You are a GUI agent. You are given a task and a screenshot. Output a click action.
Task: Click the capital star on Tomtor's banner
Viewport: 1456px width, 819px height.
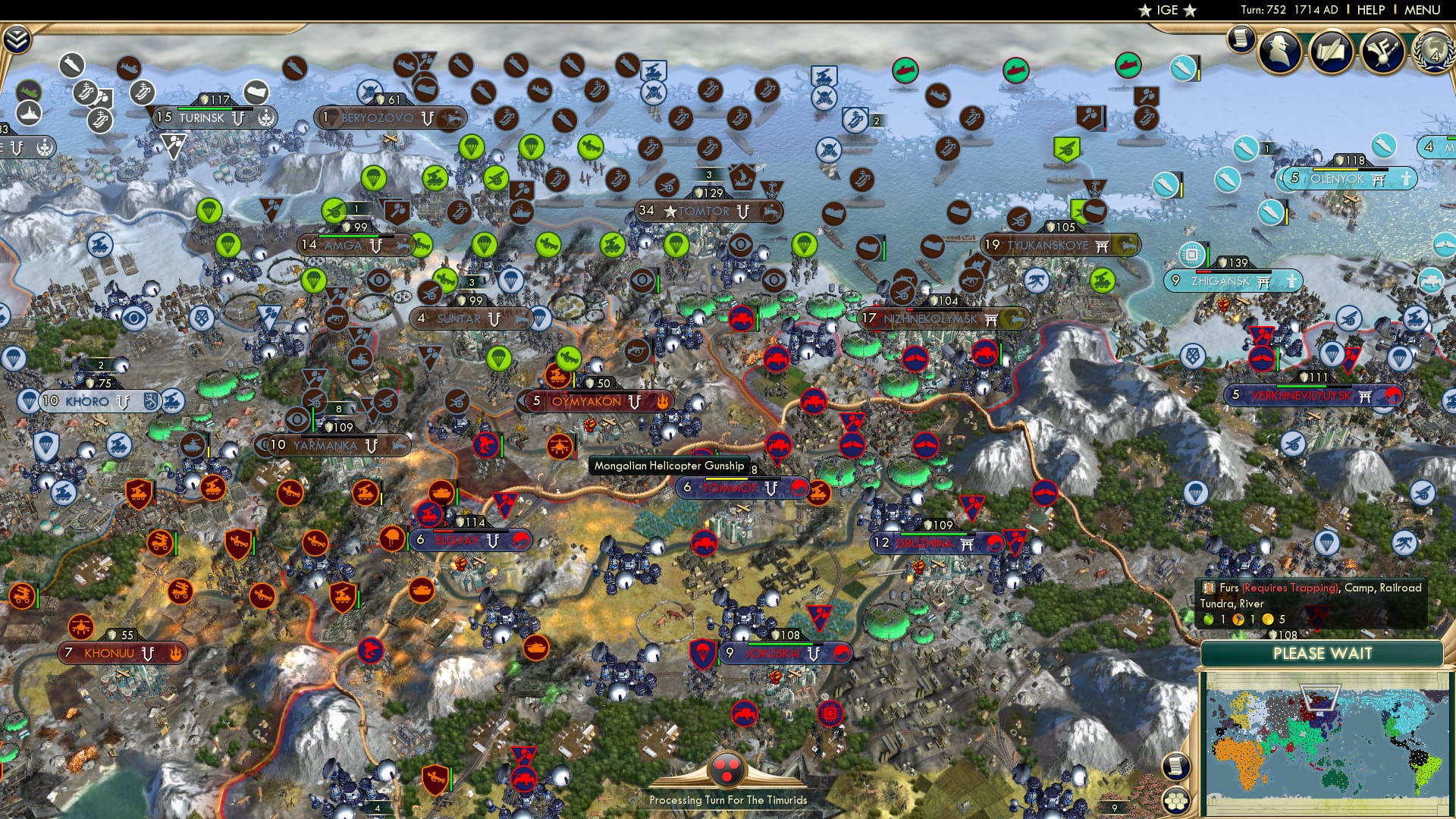click(x=672, y=212)
